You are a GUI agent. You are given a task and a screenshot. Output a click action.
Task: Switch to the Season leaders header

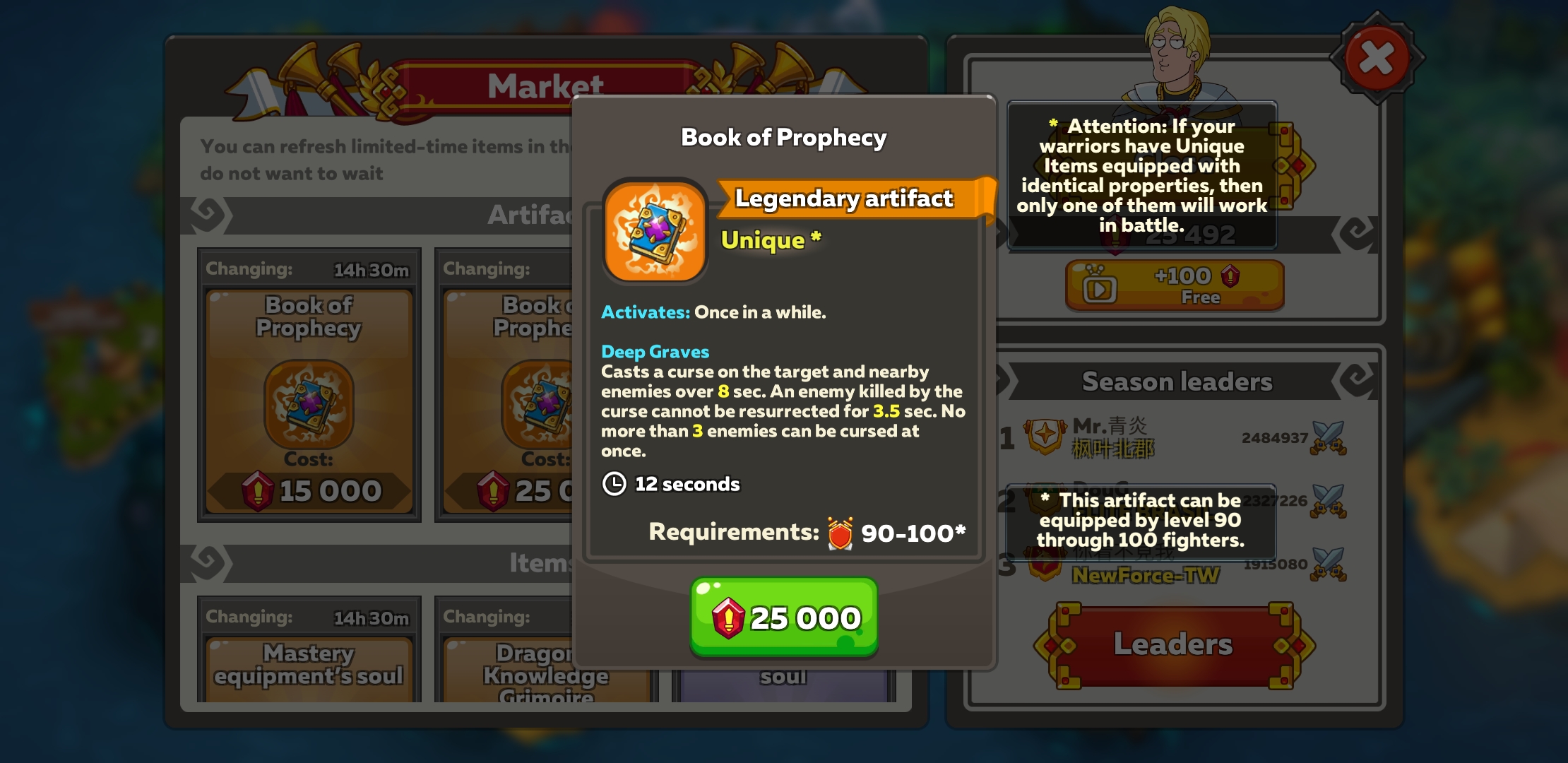(1176, 381)
